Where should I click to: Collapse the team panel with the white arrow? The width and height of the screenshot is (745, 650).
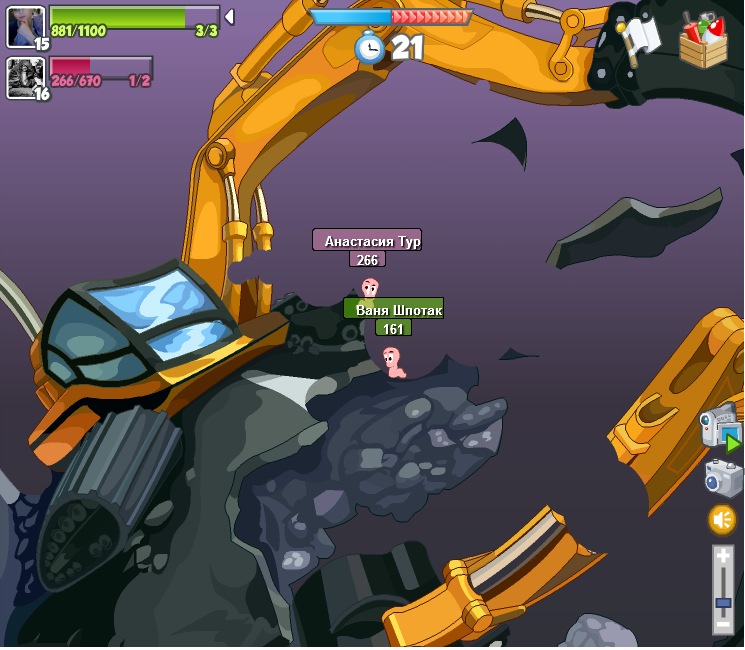pos(230,17)
